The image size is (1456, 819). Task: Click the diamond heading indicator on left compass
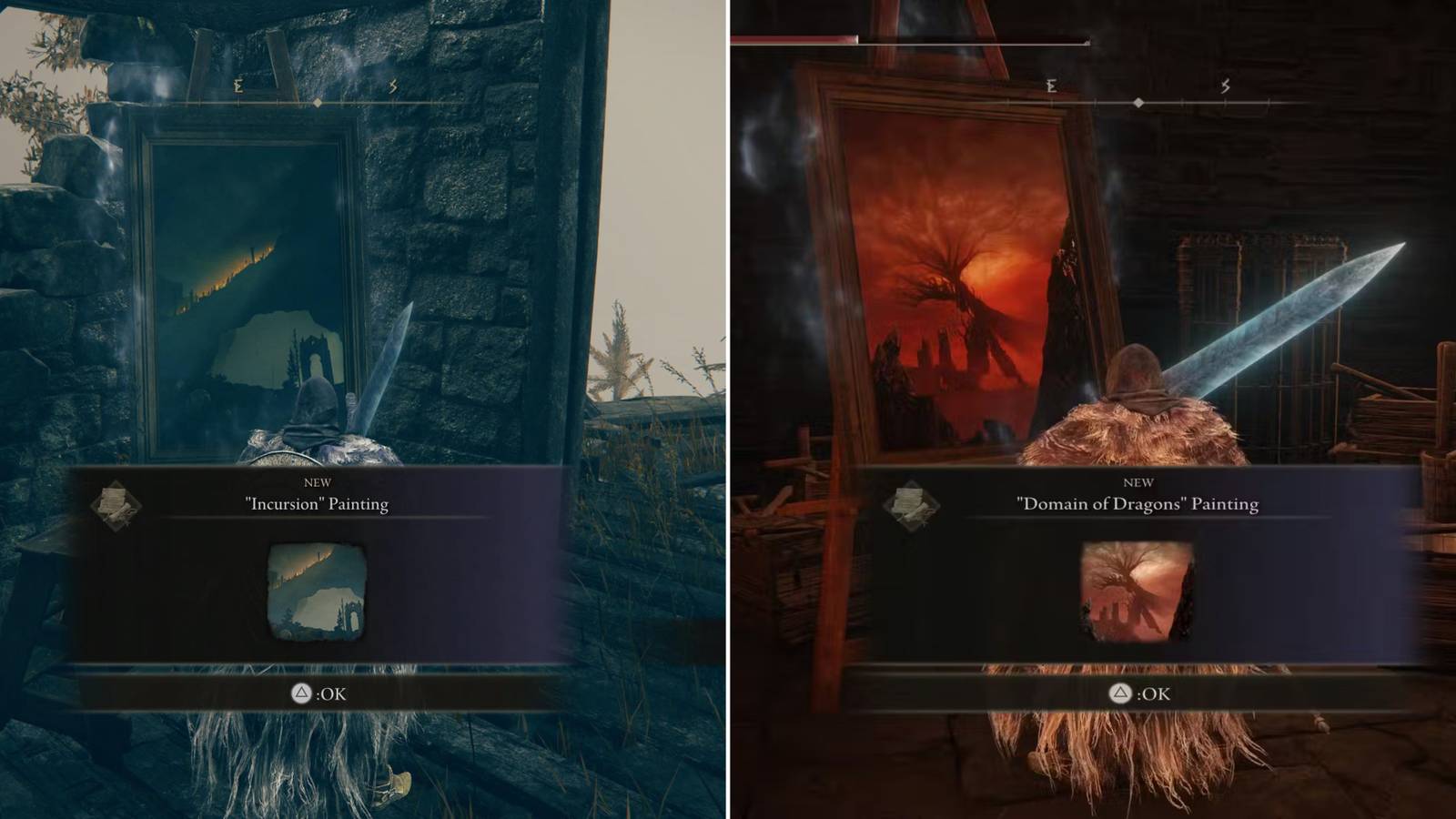pyautogui.click(x=317, y=104)
